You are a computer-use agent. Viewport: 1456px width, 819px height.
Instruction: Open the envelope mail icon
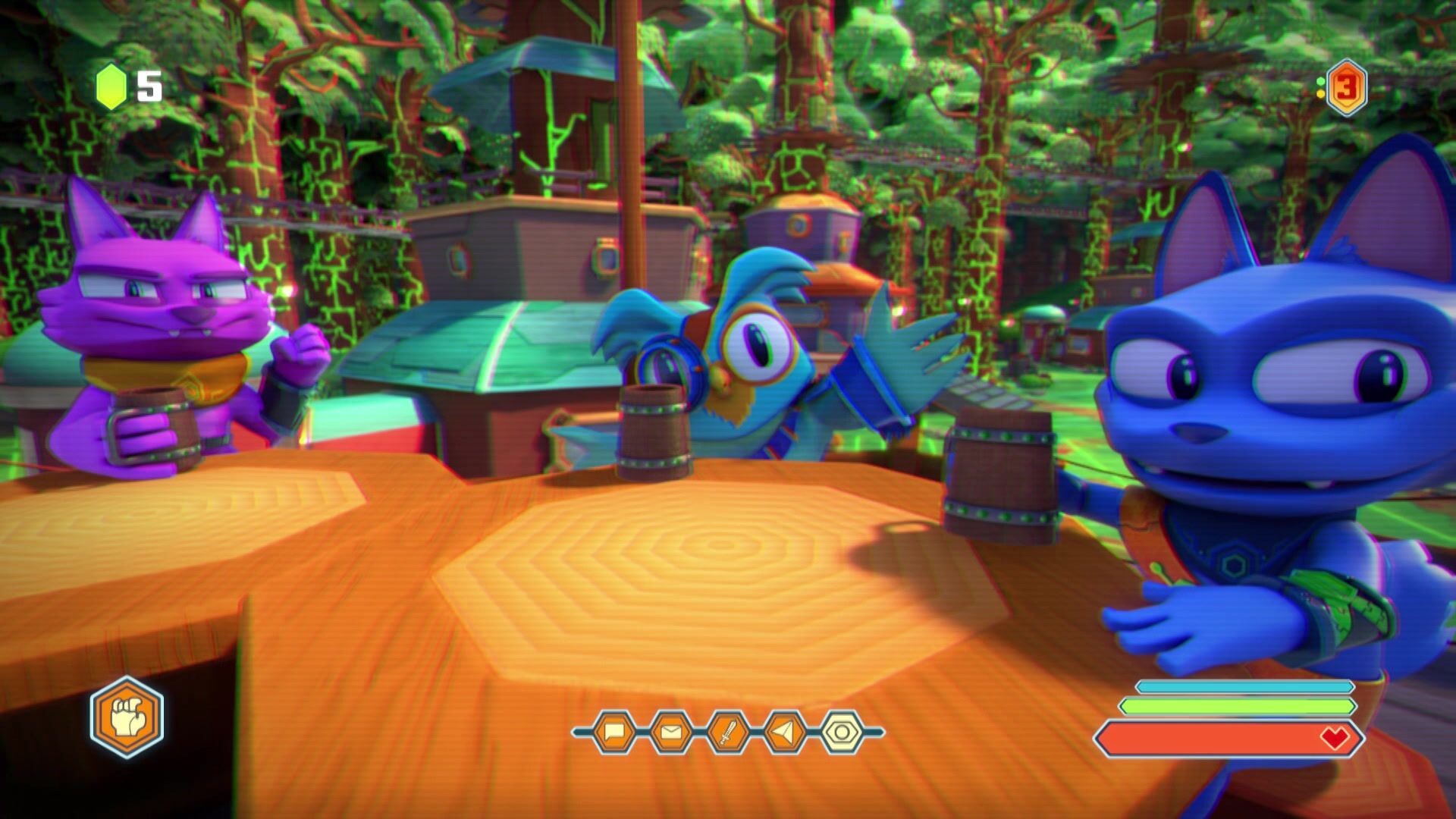pos(671,733)
